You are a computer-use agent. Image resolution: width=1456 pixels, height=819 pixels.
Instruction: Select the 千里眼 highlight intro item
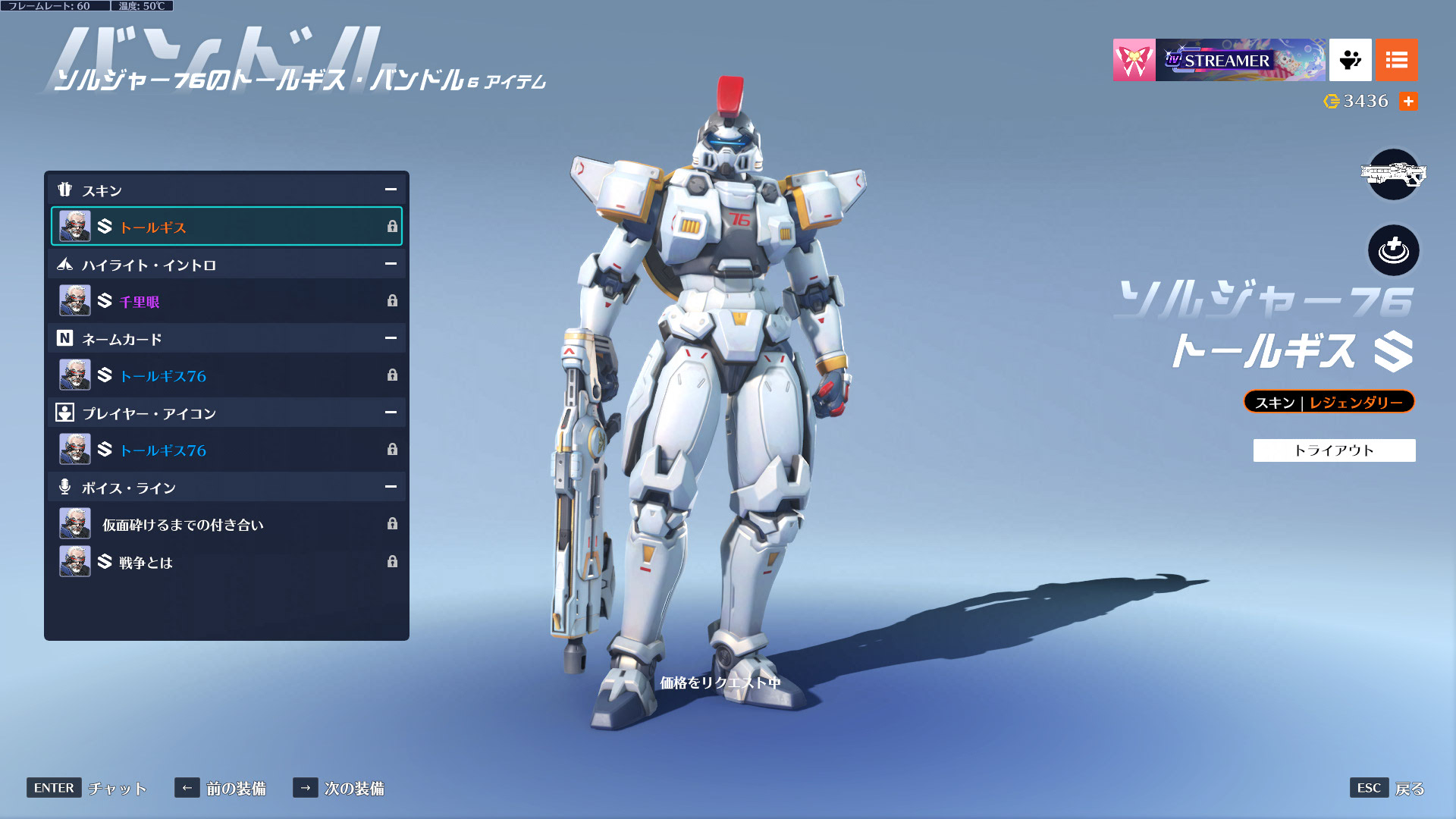(226, 301)
